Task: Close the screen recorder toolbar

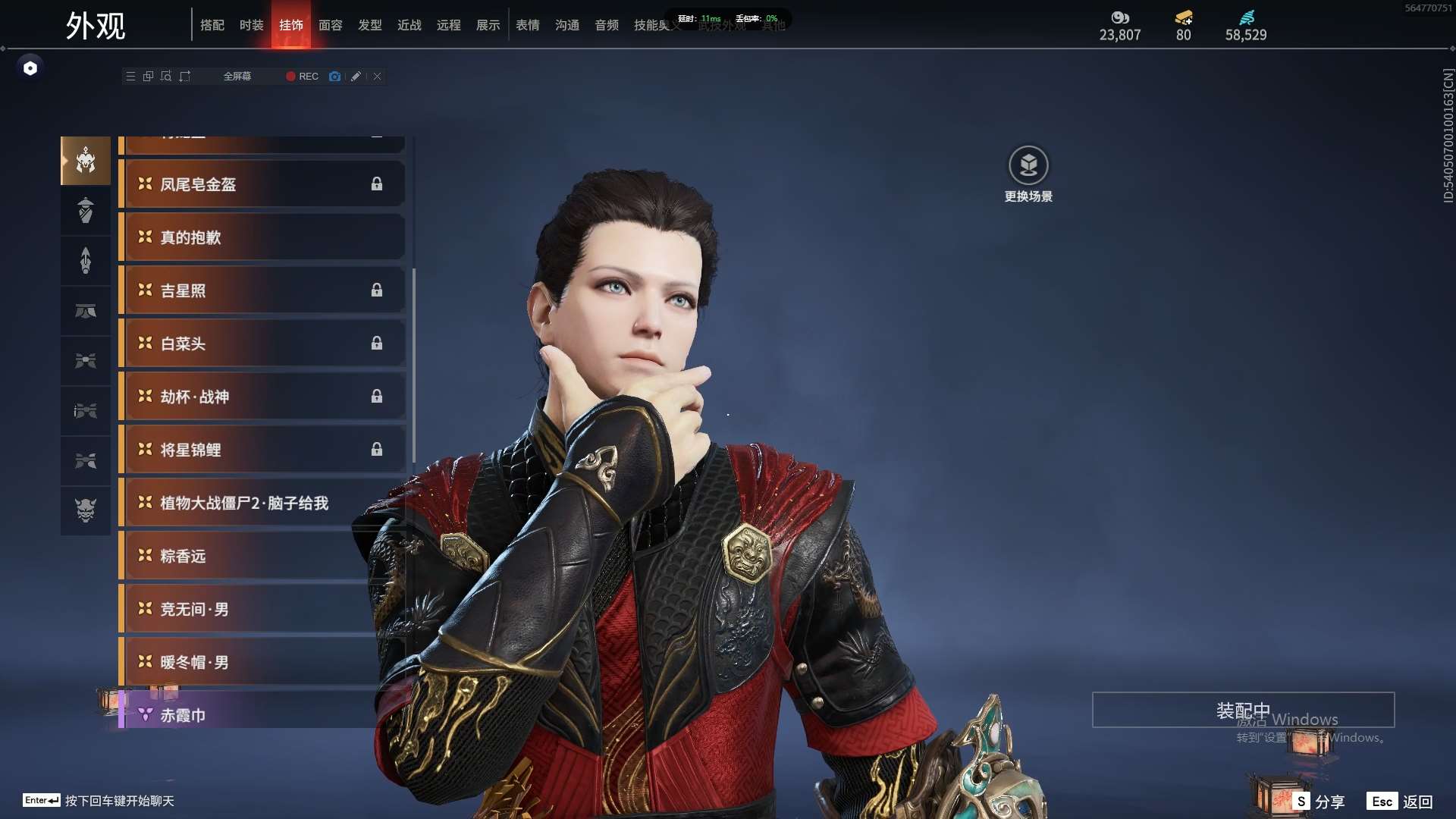Action: pyautogui.click(x=377, y=77)
